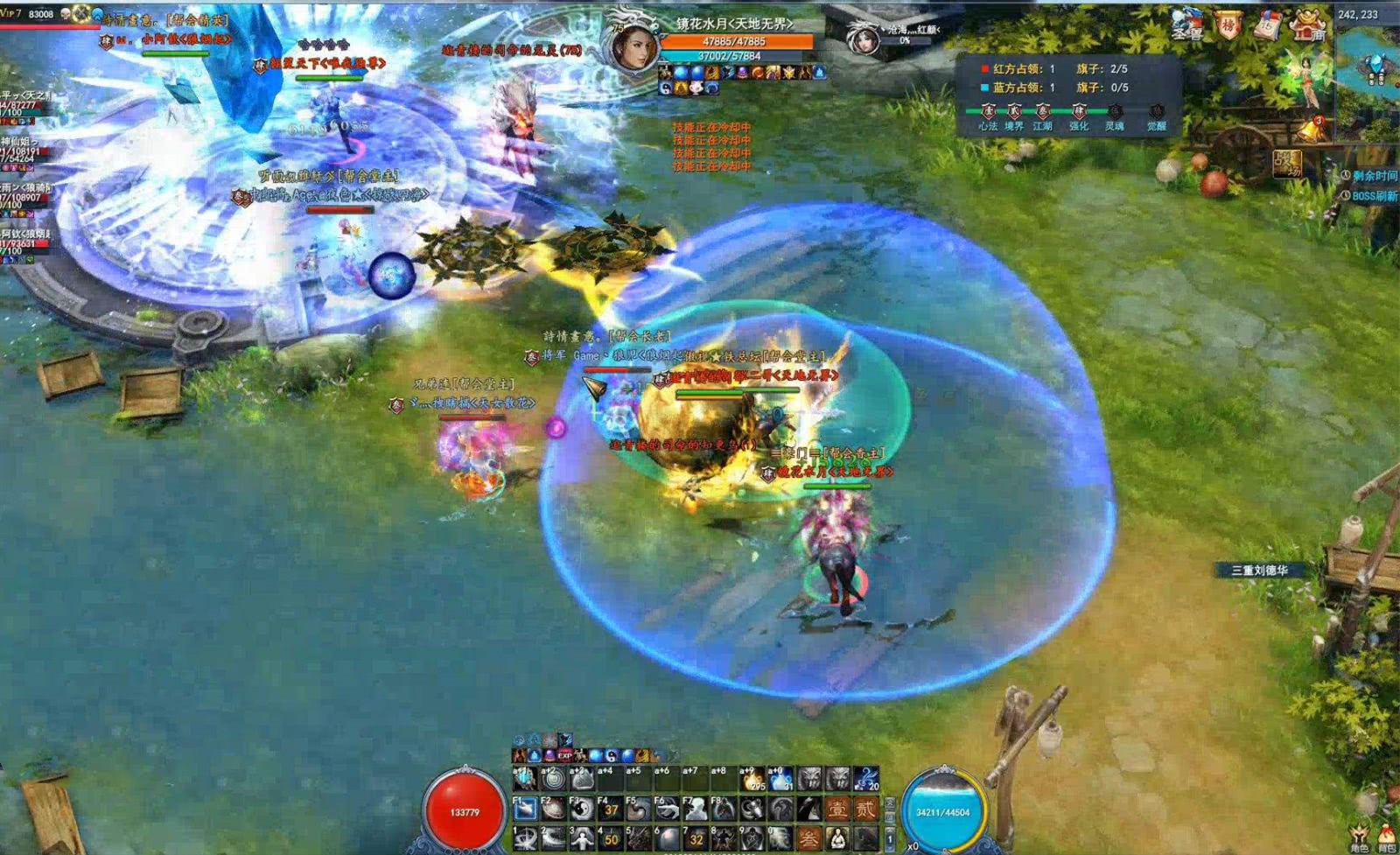Open the 榜 rankings banner
The height and width of the screenshot is (855, 1400).
(1229, 26)
